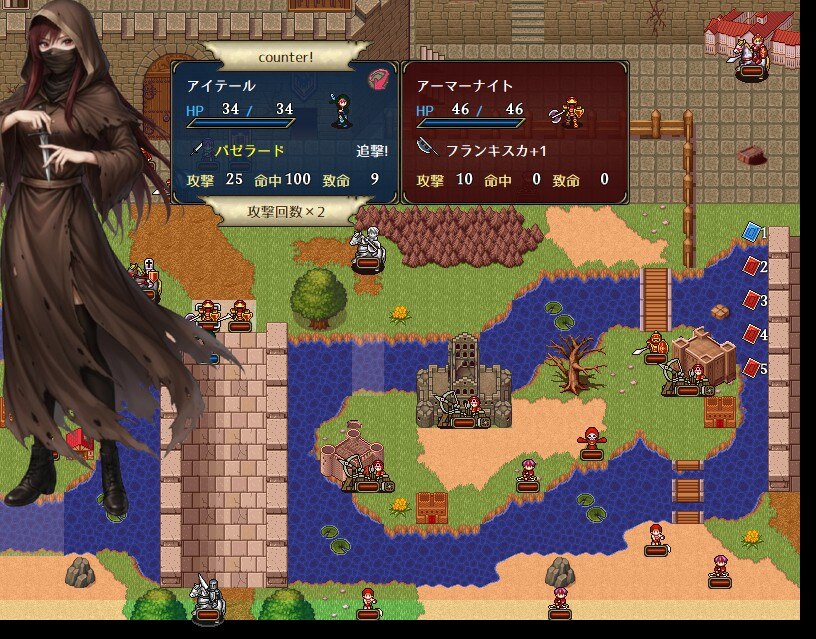The height and width of the screenshot is (639, 816).
Task: Click the pink skill icon on アイテール's panel
Action: 378,79
